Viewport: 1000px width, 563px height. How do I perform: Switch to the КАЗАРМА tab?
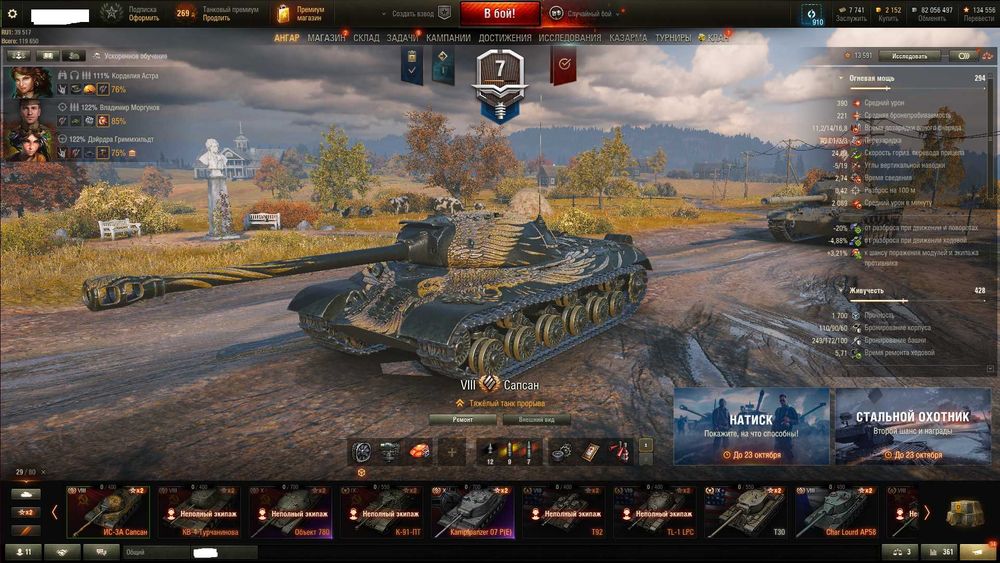(x=629, y=38)
